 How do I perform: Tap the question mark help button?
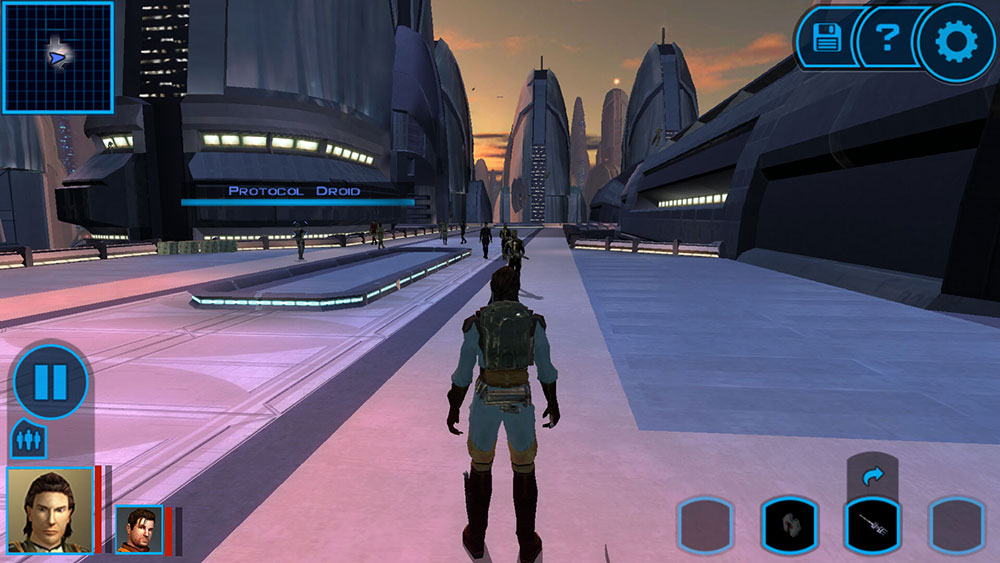[x=886, y=40]
